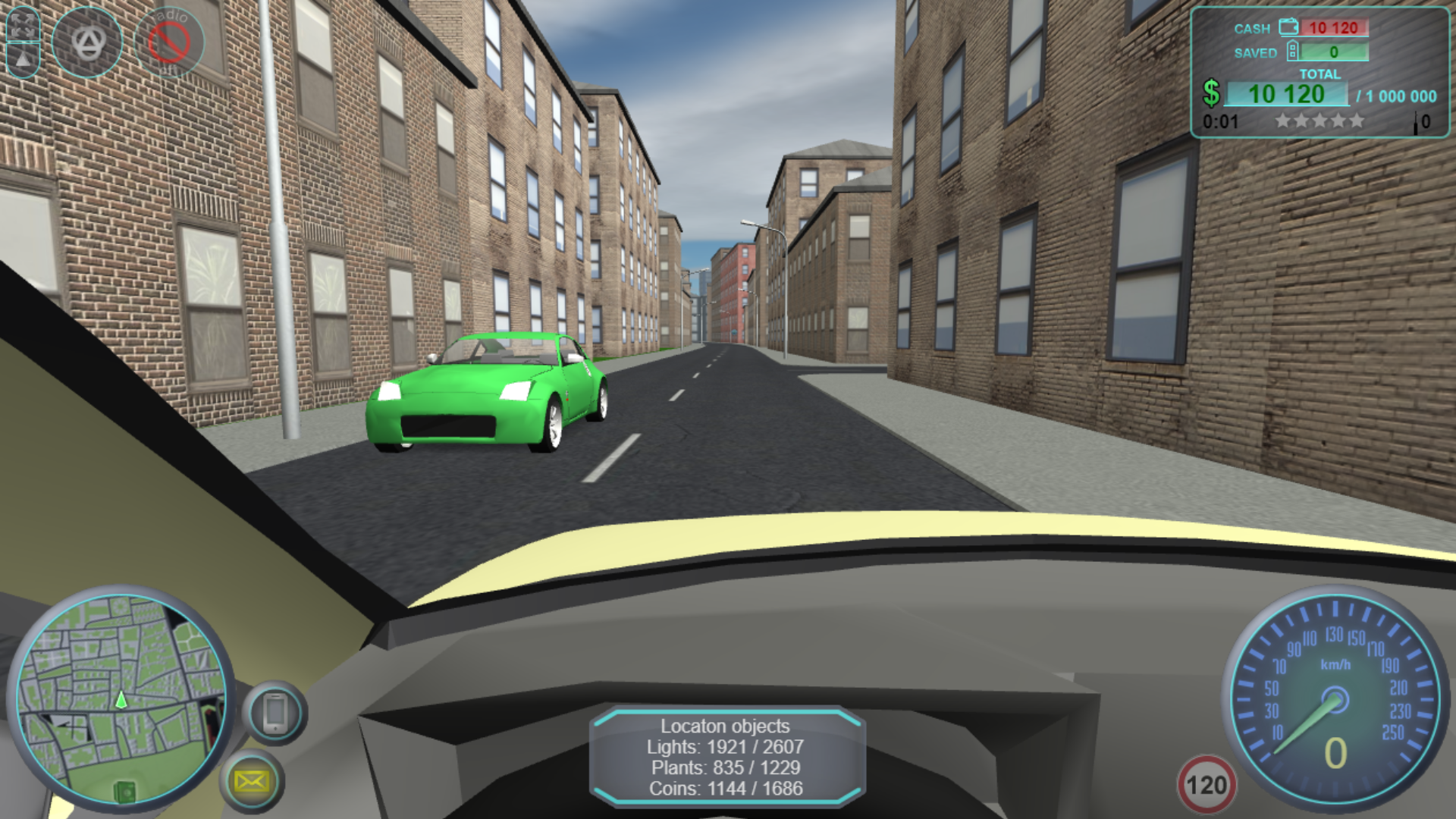1456x819 pixels.
Task: Expand the minimap to full view
Action: point(121,698)
